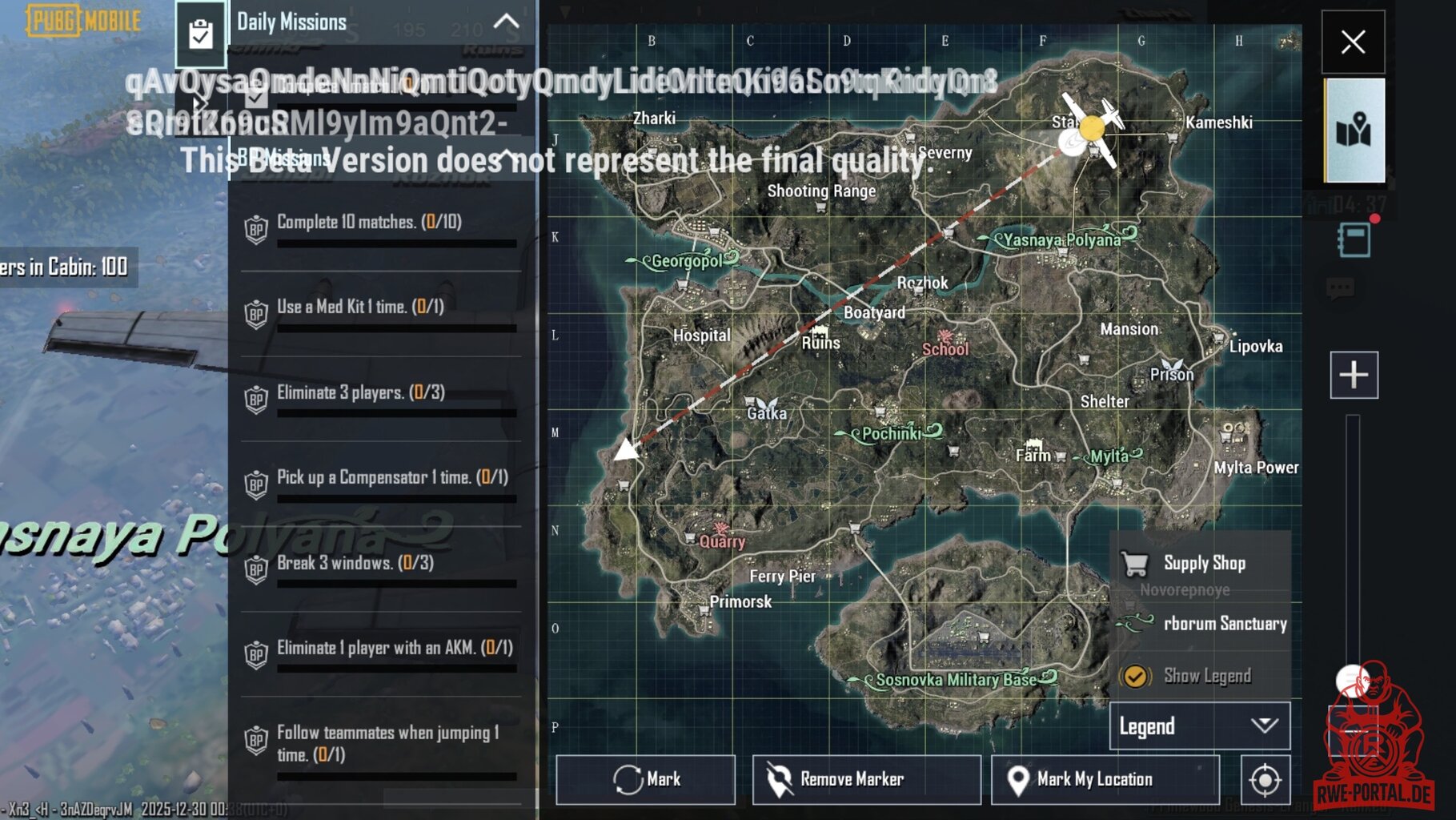This screenshot has width=1456, height=820.
Task: Toggle the Supply Shop legend entry
Action: coord(1201,564)
